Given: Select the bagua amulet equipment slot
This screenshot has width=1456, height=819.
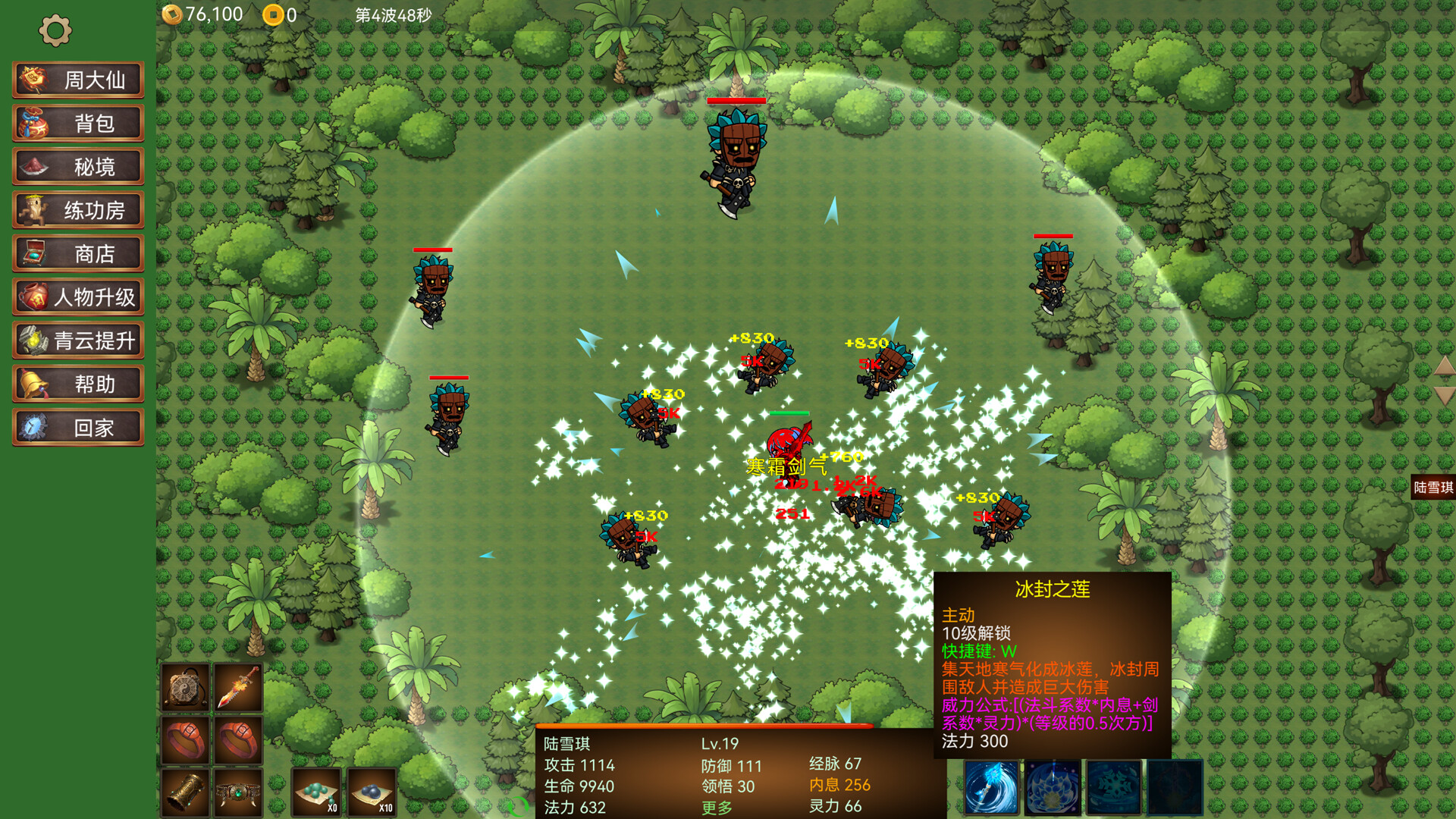Looking at the screenshot, I should (186, 689).
